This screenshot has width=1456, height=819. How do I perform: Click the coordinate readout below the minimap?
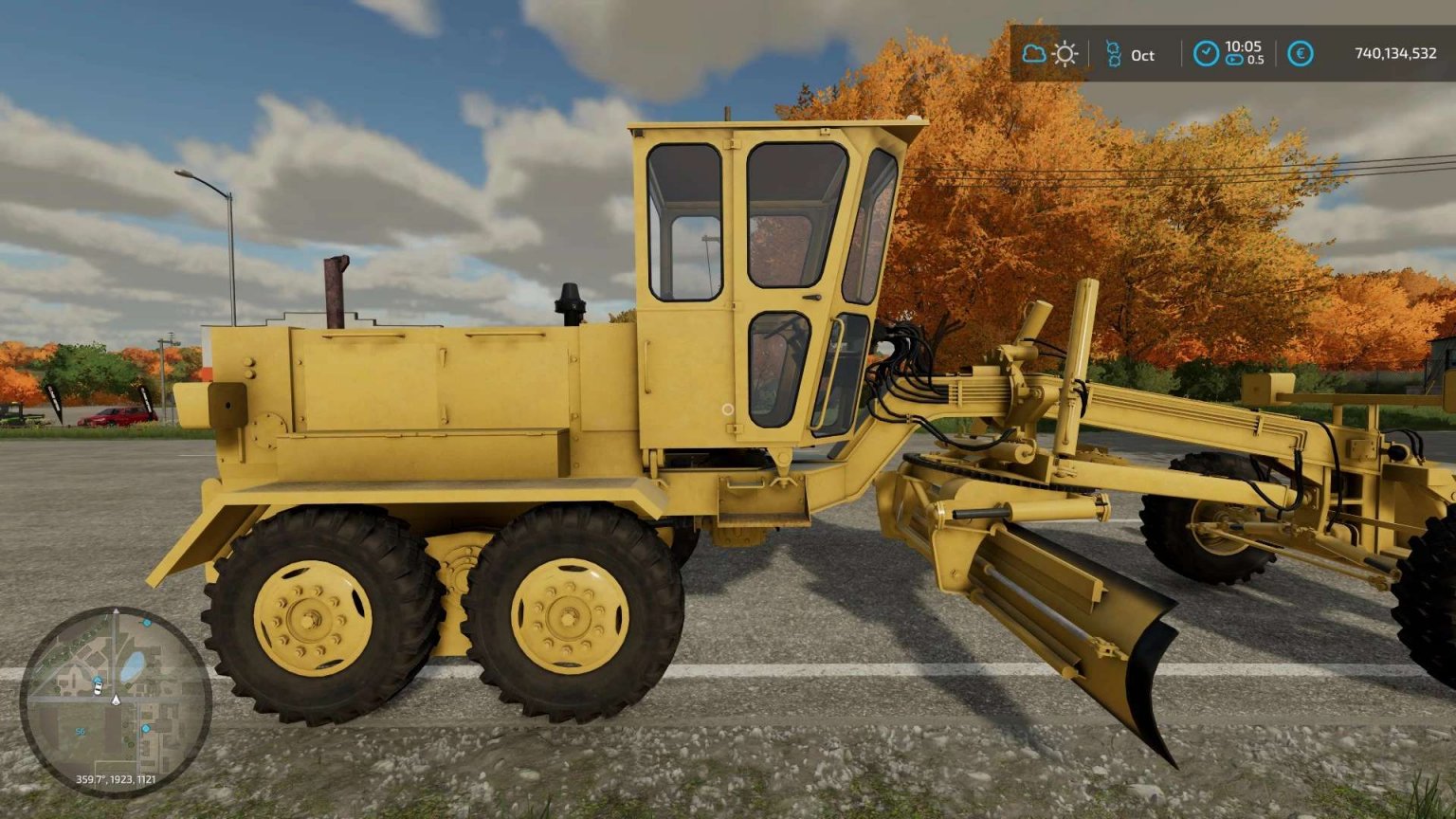[116, 779]
